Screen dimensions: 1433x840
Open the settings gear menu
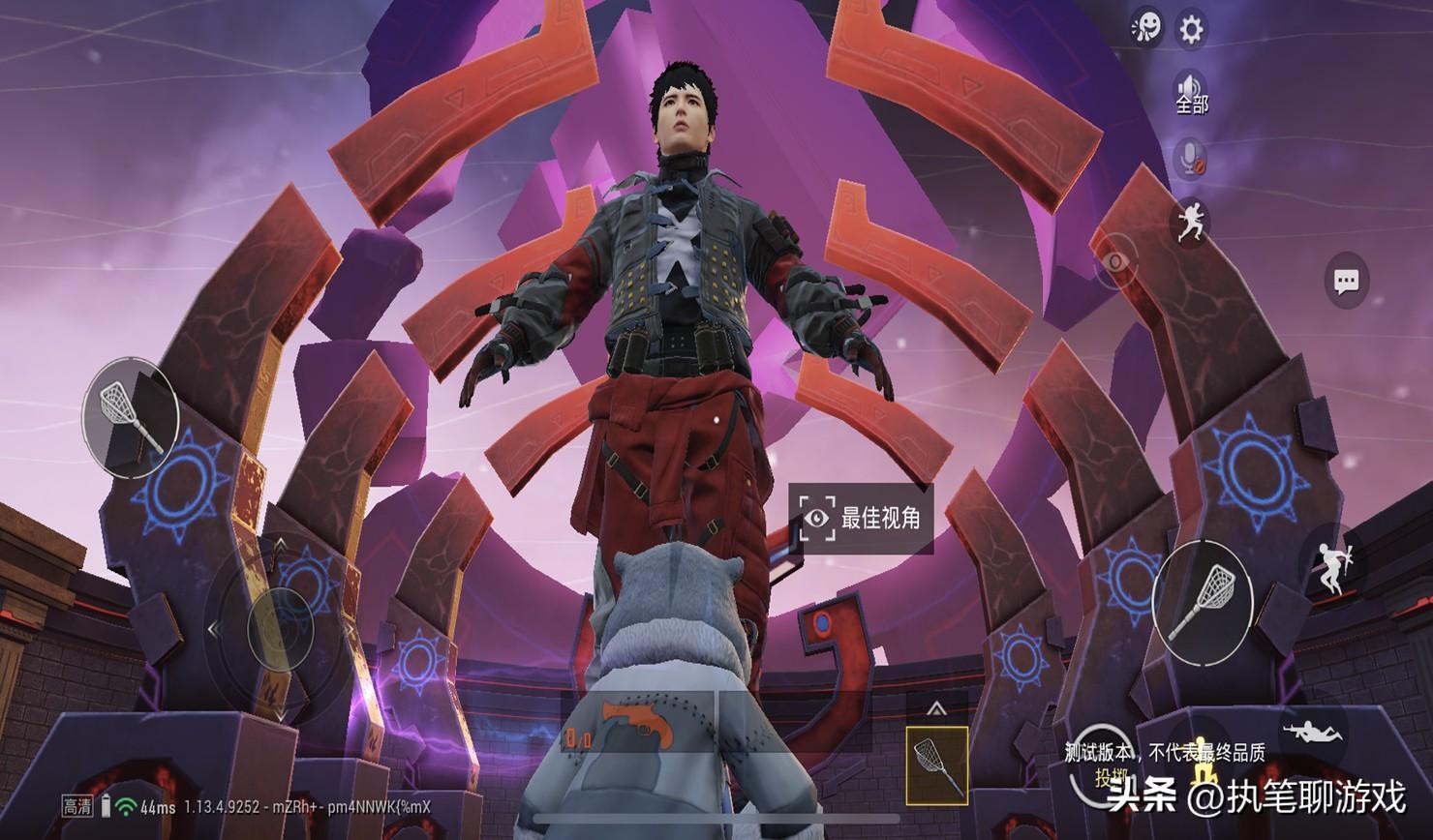coord(1190,30)
